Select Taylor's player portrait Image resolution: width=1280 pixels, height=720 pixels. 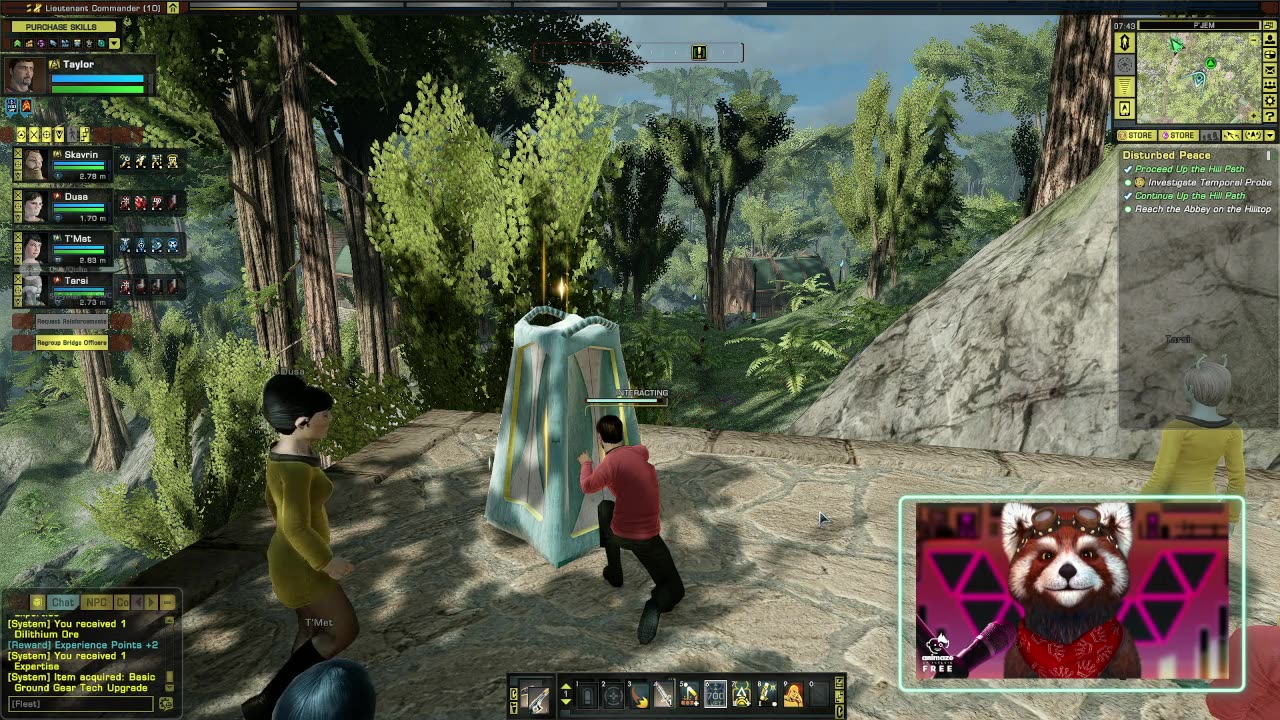point(24,76)
